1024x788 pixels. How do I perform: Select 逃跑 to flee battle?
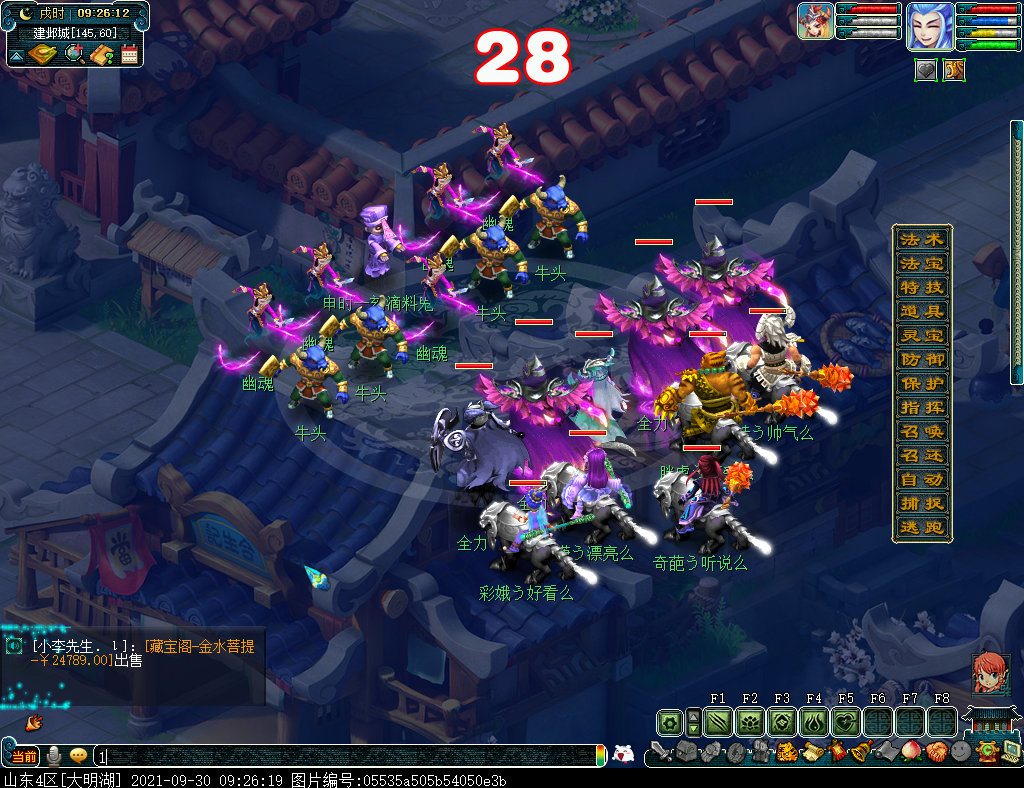coord(921,528)
